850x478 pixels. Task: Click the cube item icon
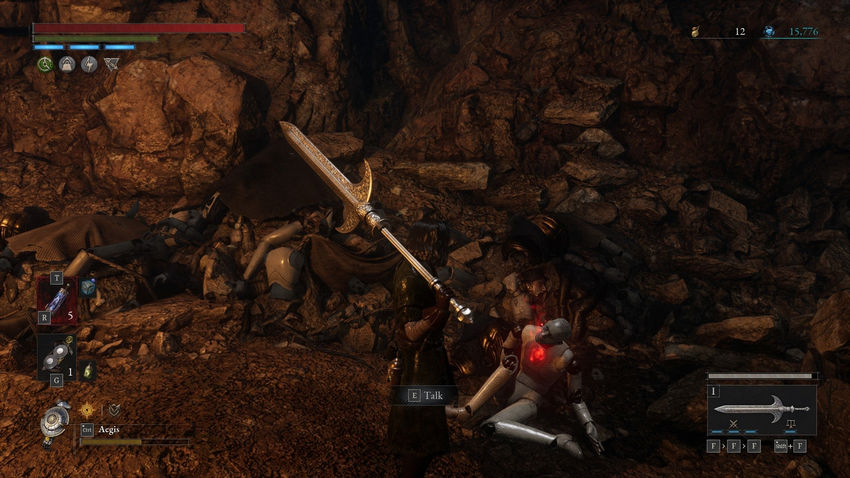[88, 287]
